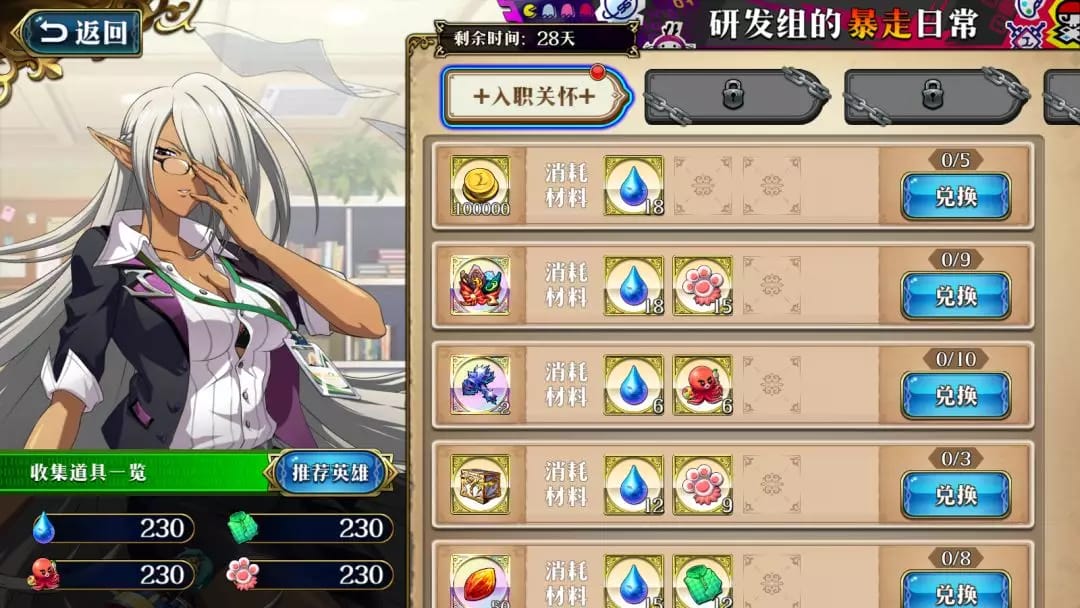Click 兑换 for the treasure chest reward
Screen dimensions: 1080x608
pos(955,494)
